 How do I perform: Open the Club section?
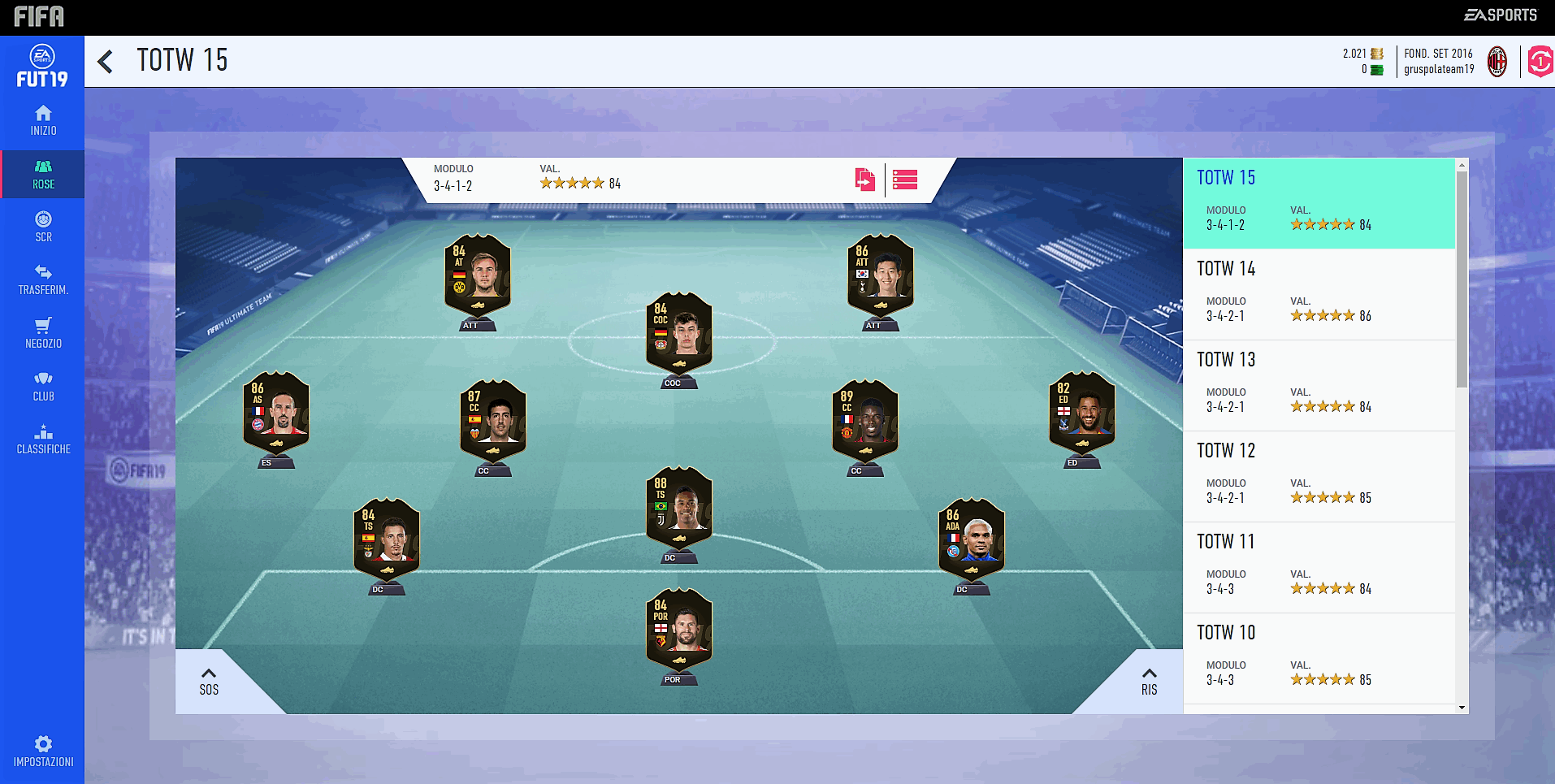pos(43,386)
